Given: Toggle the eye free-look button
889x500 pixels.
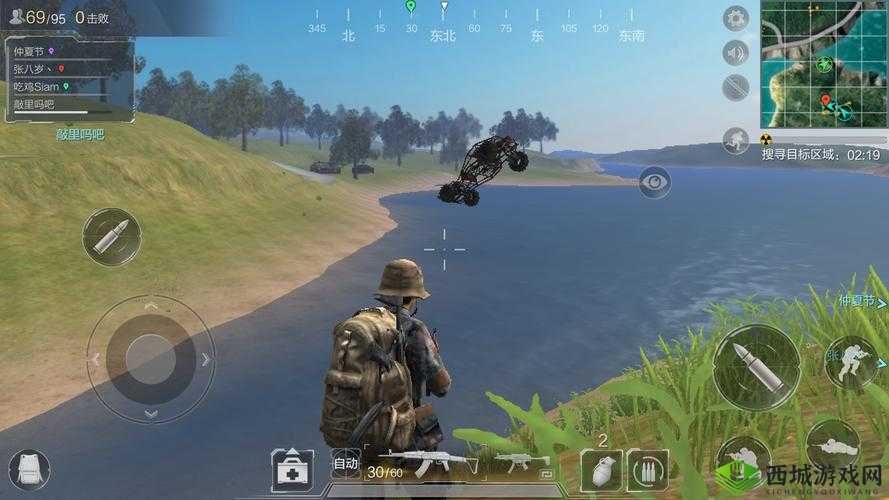Looking at the screenshot, I should 654,181.
